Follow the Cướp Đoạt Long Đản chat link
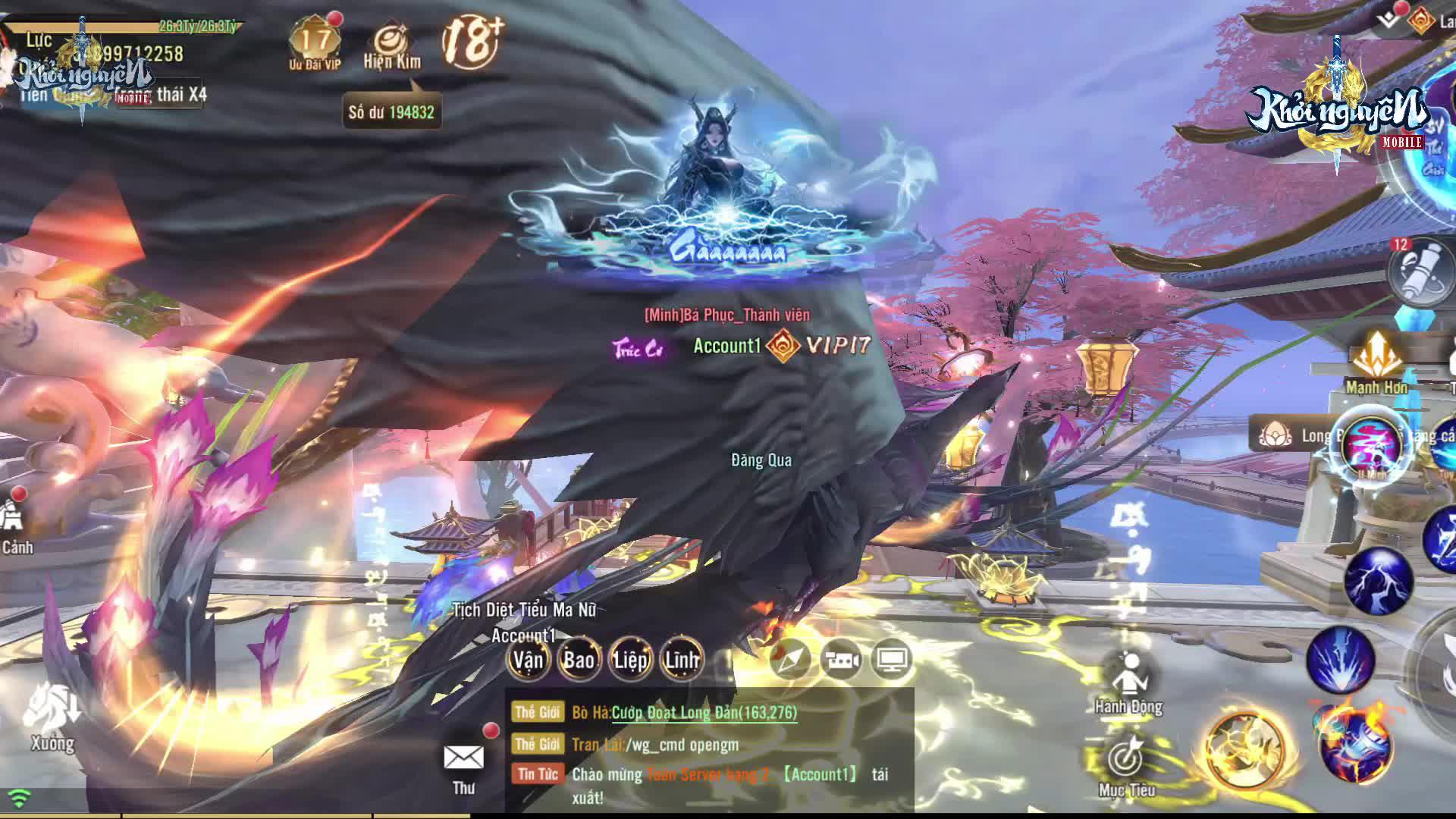The image size is (1456, 819). (x=704, y=712)
